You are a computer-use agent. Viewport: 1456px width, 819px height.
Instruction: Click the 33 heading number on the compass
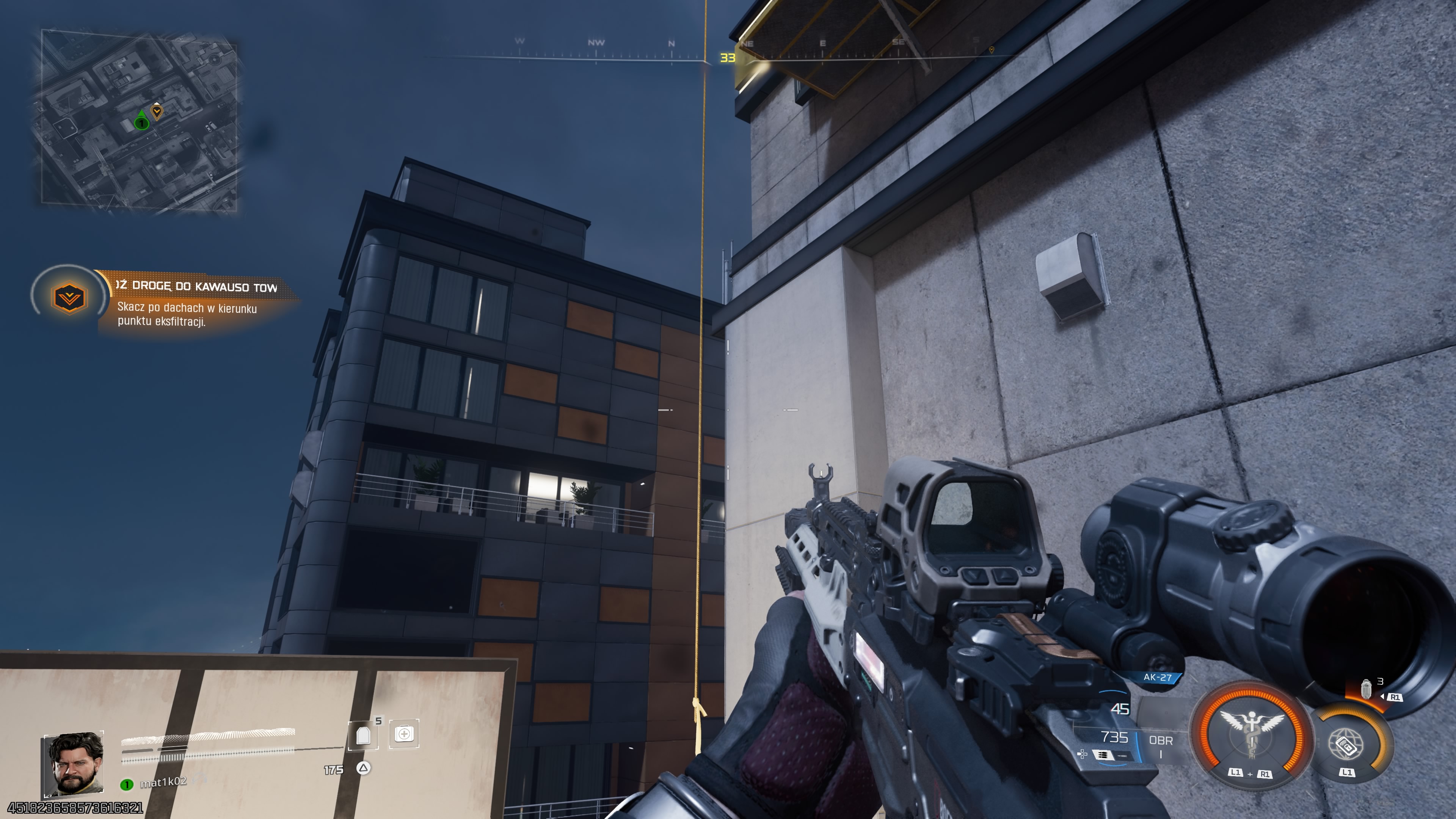[x=728, y=57]
